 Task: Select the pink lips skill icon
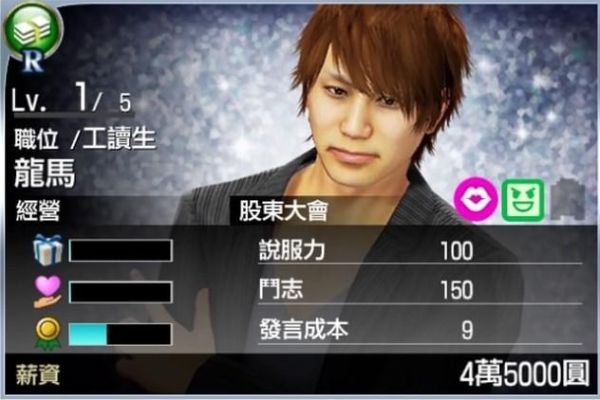[x=472, y=199]
